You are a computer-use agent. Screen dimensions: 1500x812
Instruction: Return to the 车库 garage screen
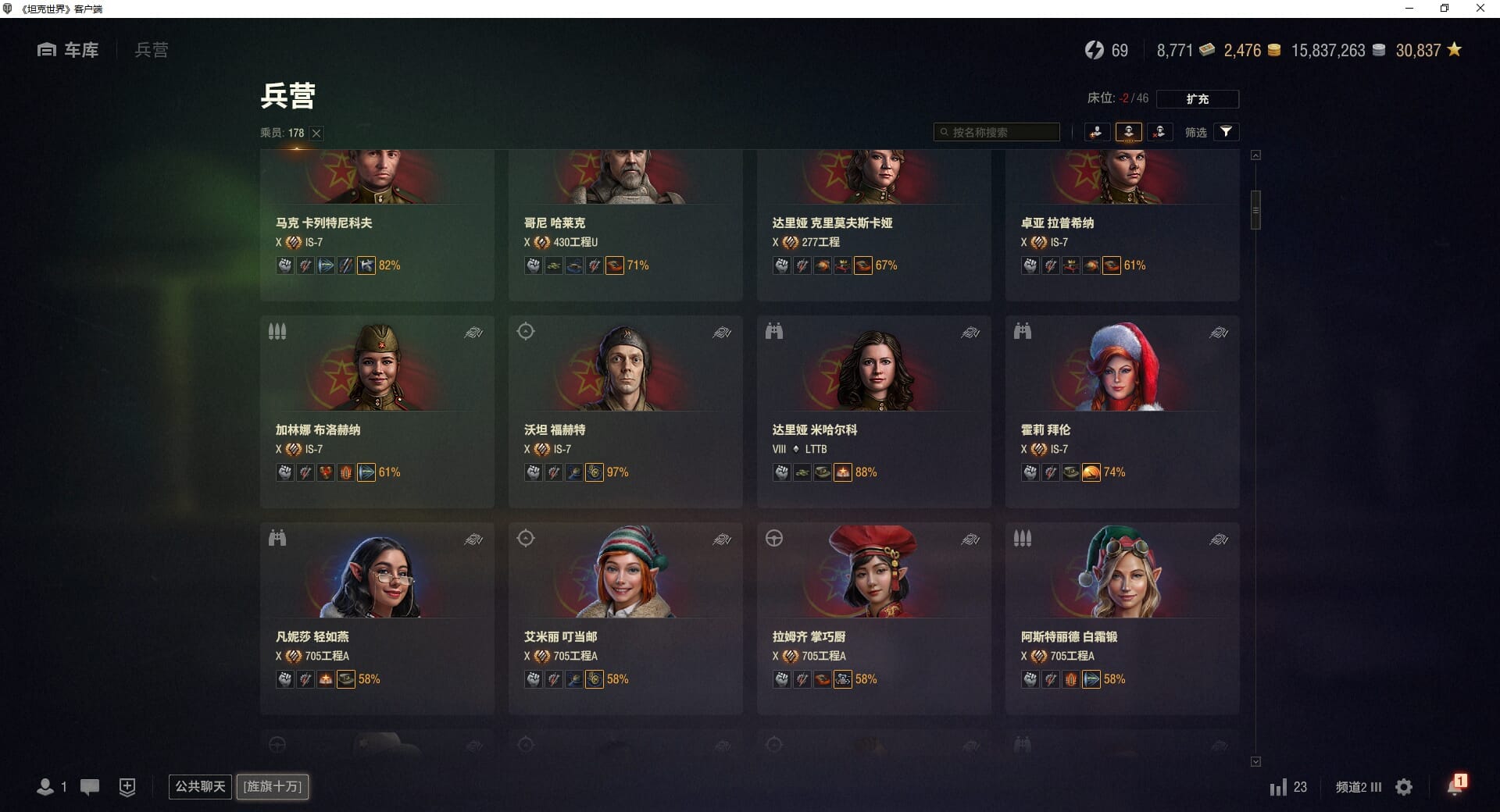click(69, 50)
